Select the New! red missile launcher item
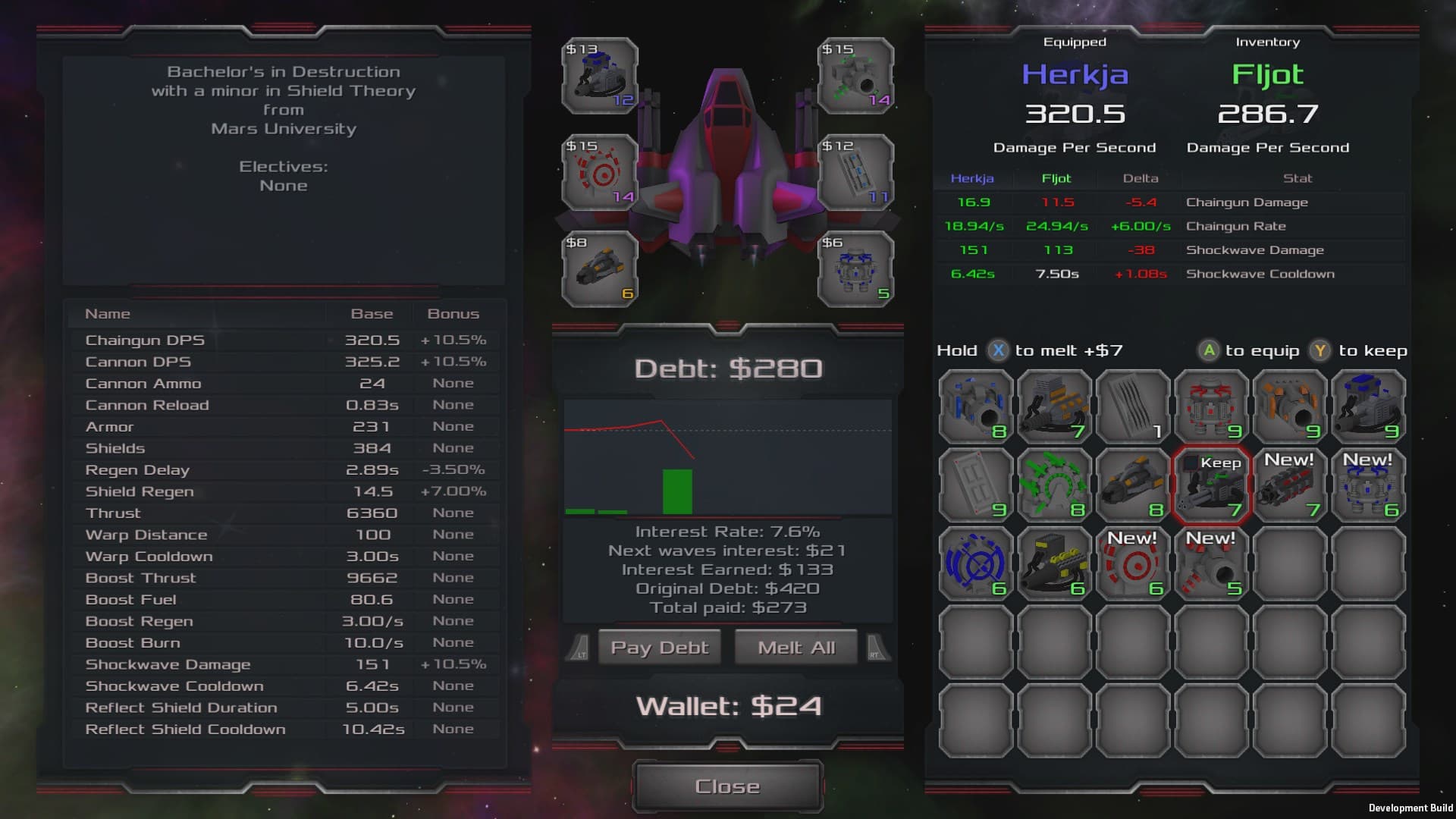This screenshot has height=819, width=1456. [x=1291, y=485]
